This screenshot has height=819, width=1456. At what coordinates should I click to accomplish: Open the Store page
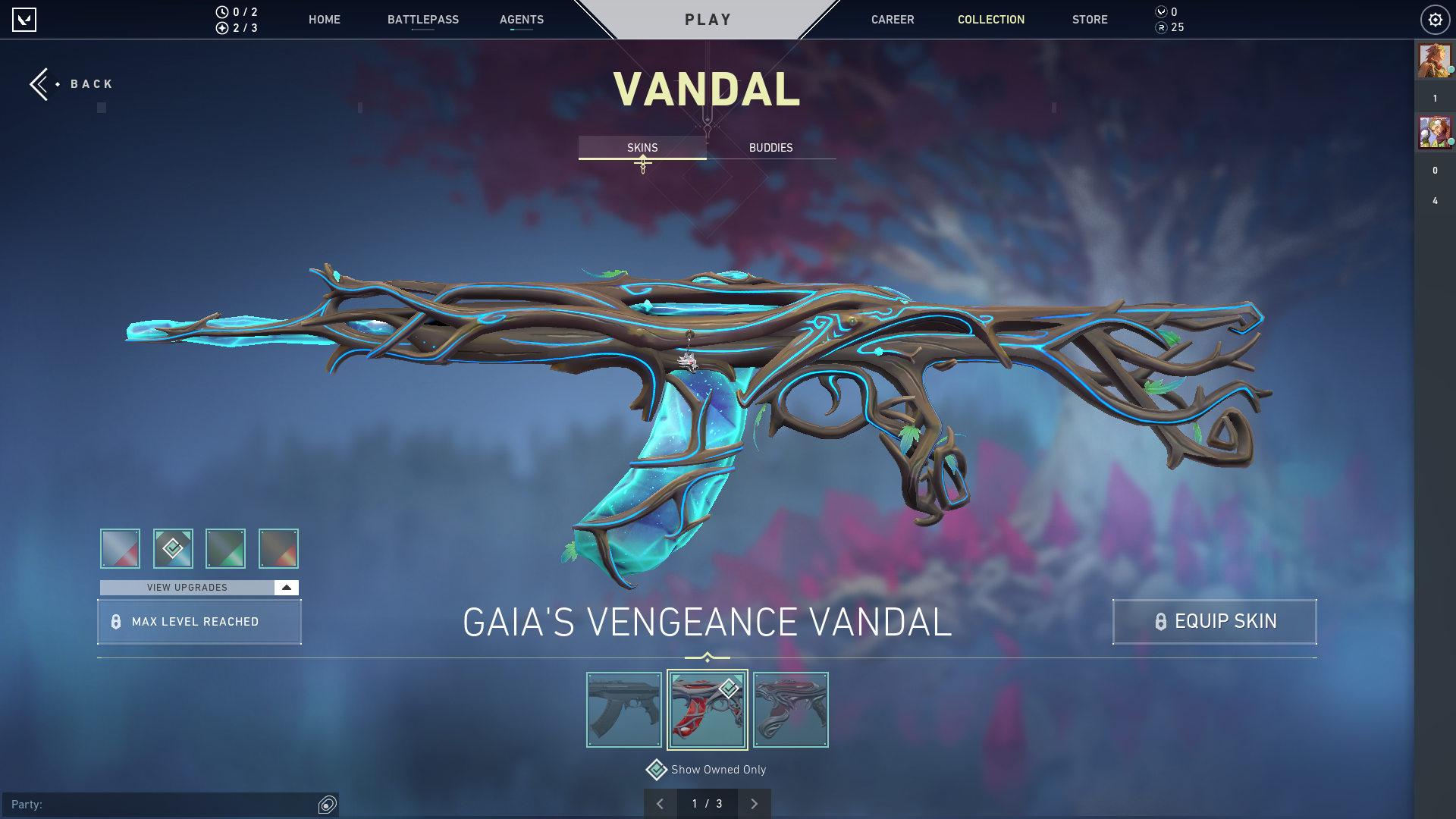tap(1089, 20)
